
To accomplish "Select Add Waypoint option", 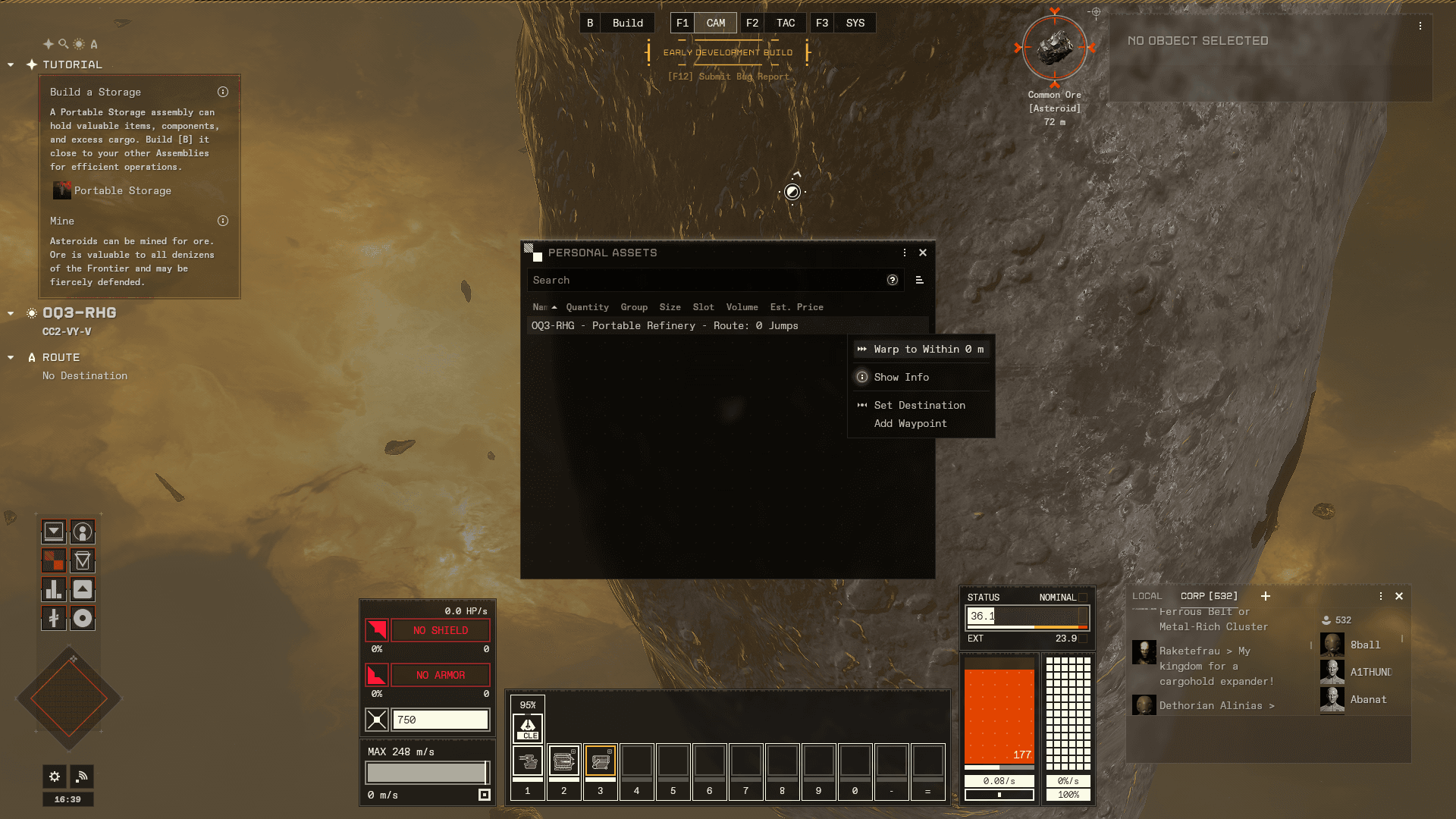I will click(x=910, y=423).
